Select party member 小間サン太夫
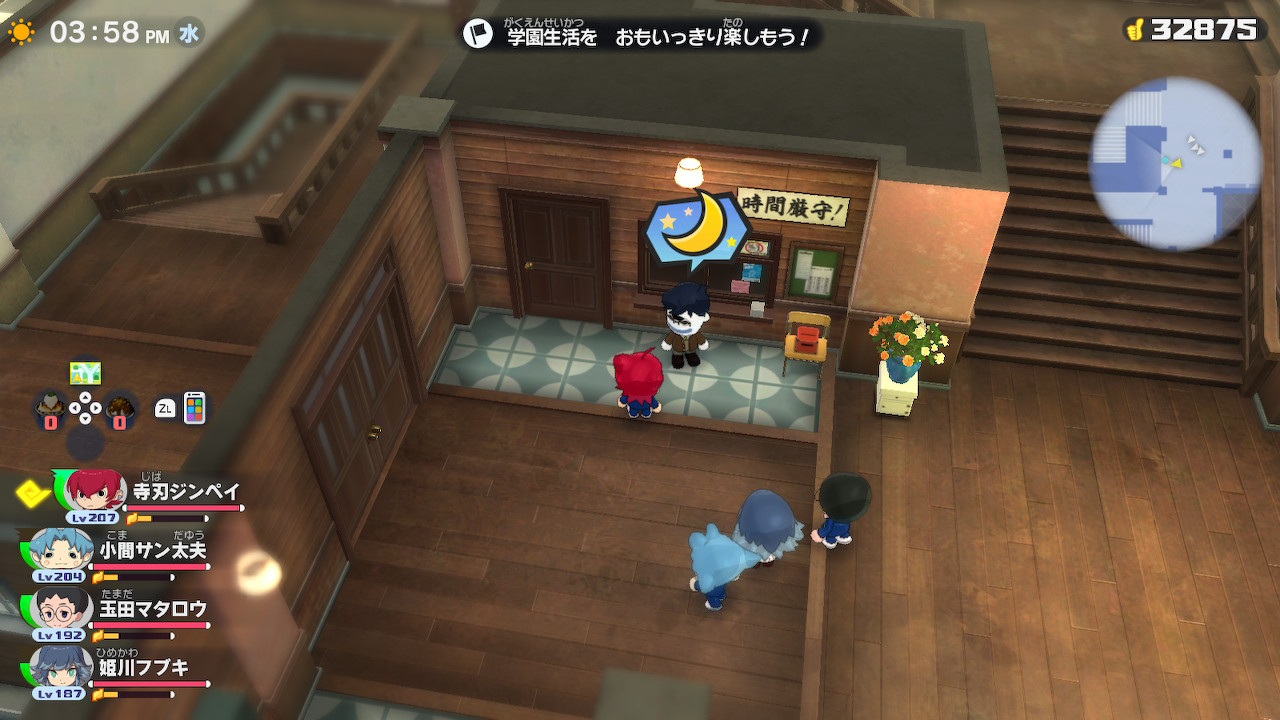Screen dimensions: 1280x720 pos(120,553)
